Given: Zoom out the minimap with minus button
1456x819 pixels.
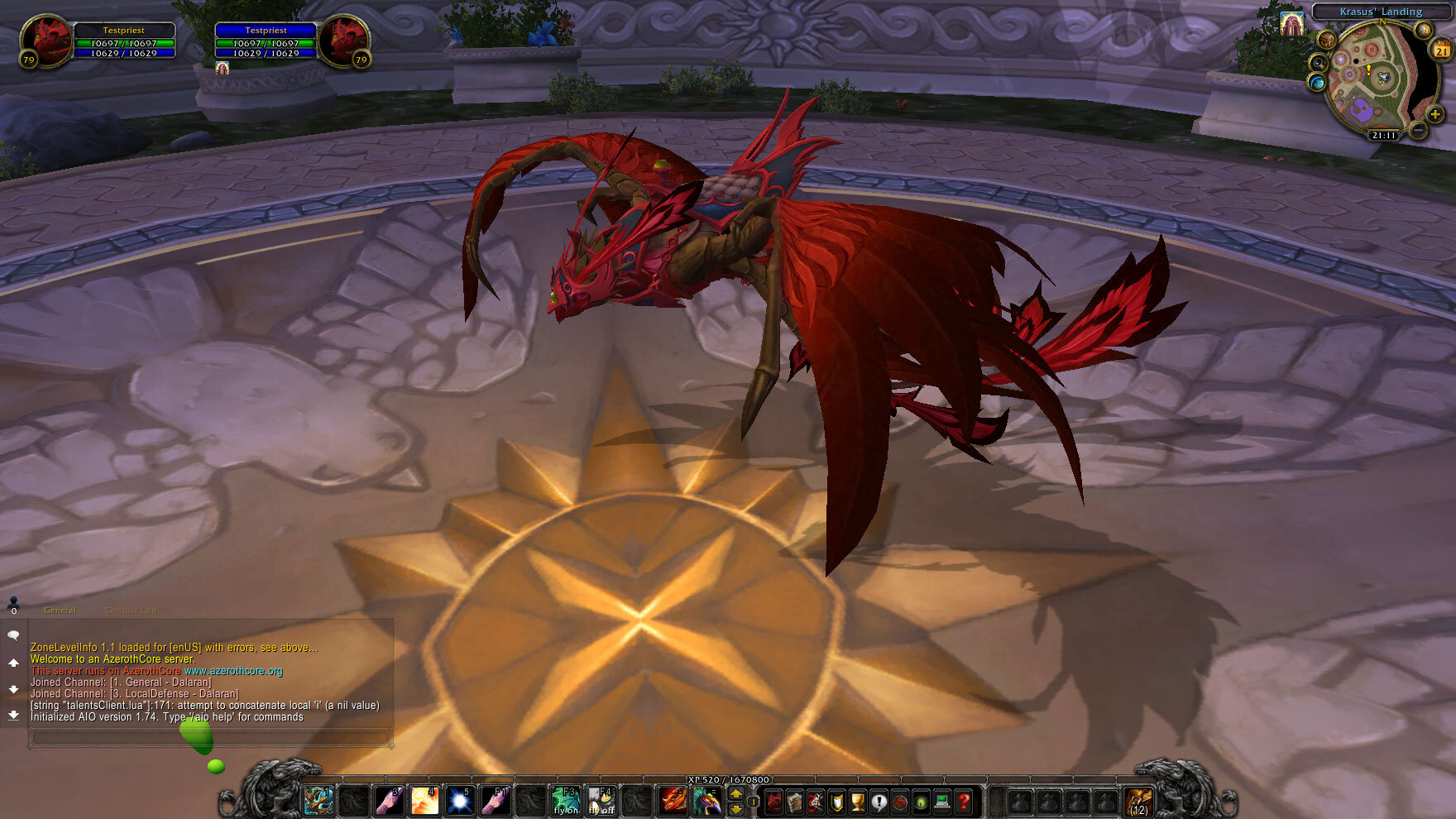Looking at the screenshot, I should coord(1417,130).
